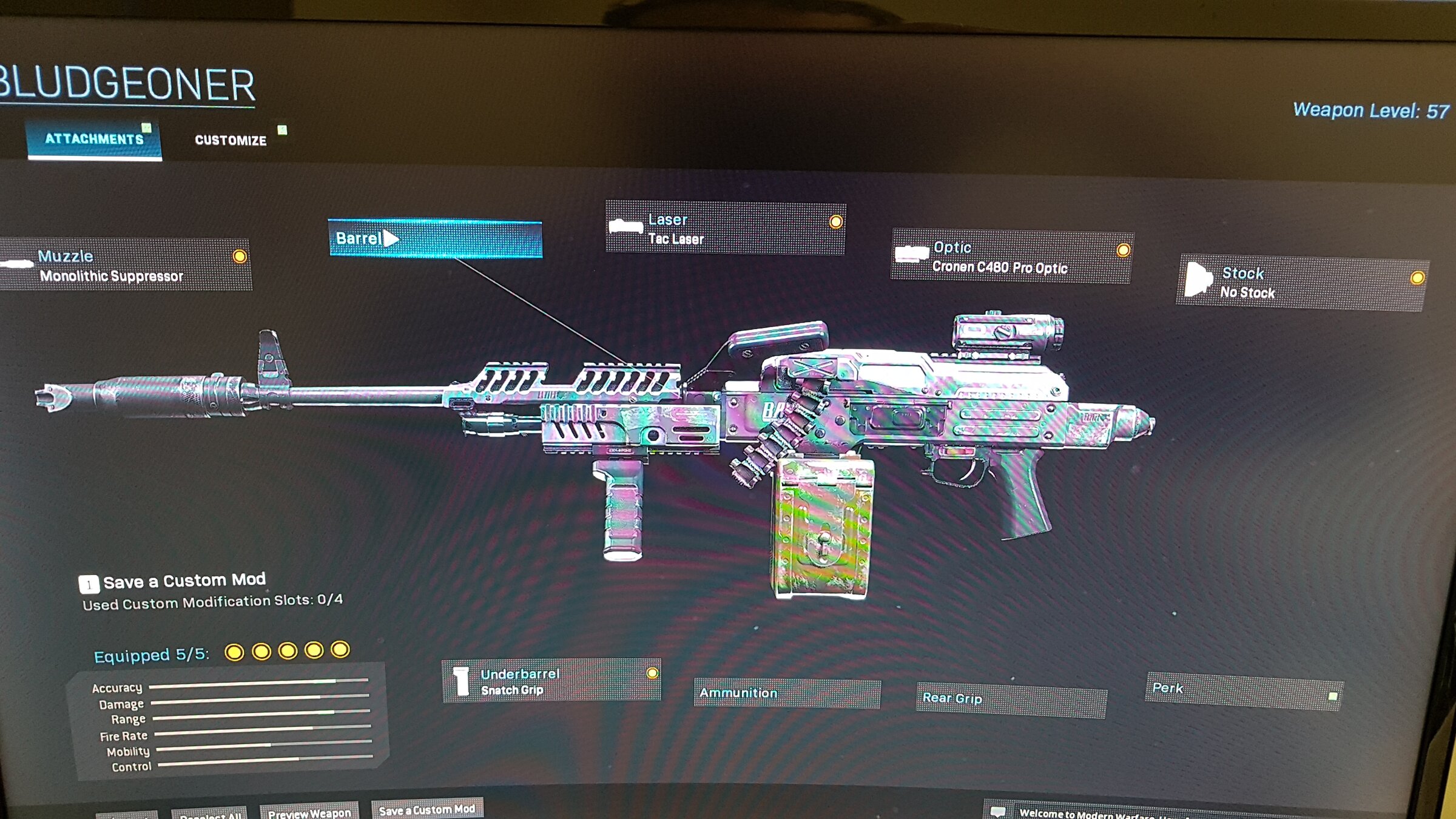Choose the Laser slot with Tac Laser
Image resolution: width=1456 pixels, height=819 pixels.
coord(725,229)
